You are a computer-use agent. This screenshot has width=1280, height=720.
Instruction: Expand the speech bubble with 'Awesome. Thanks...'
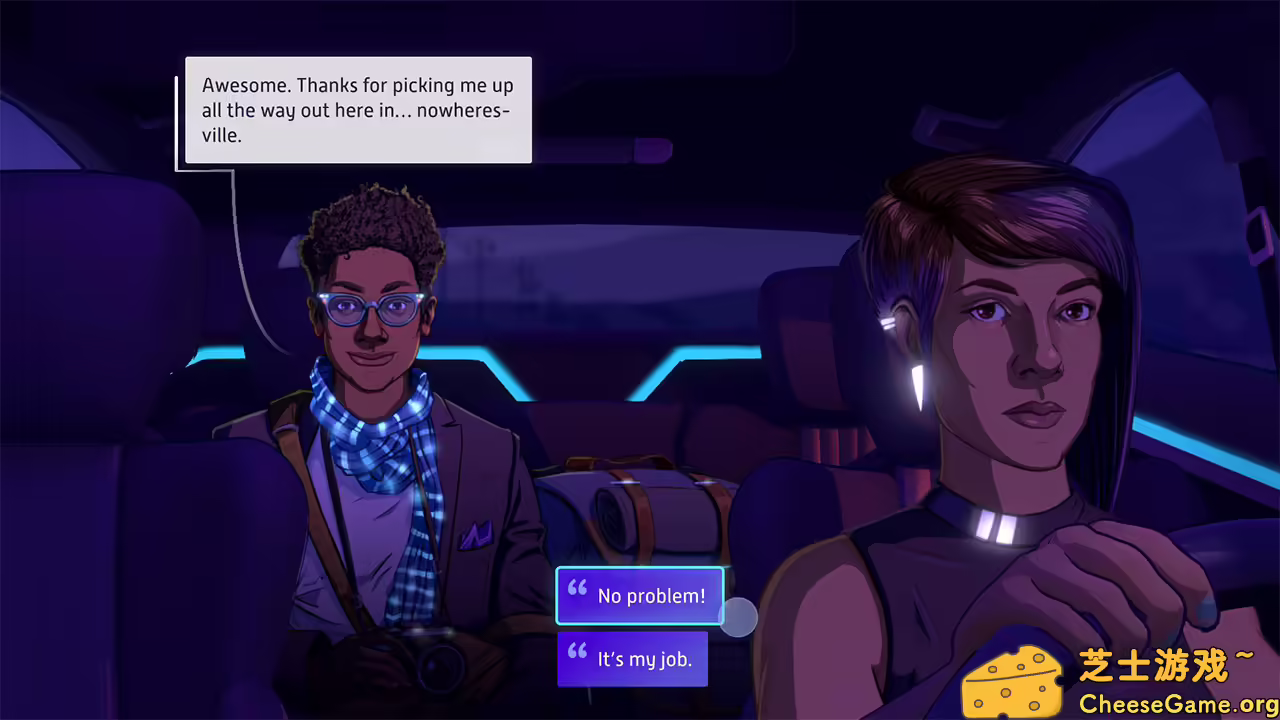(357, 110)
